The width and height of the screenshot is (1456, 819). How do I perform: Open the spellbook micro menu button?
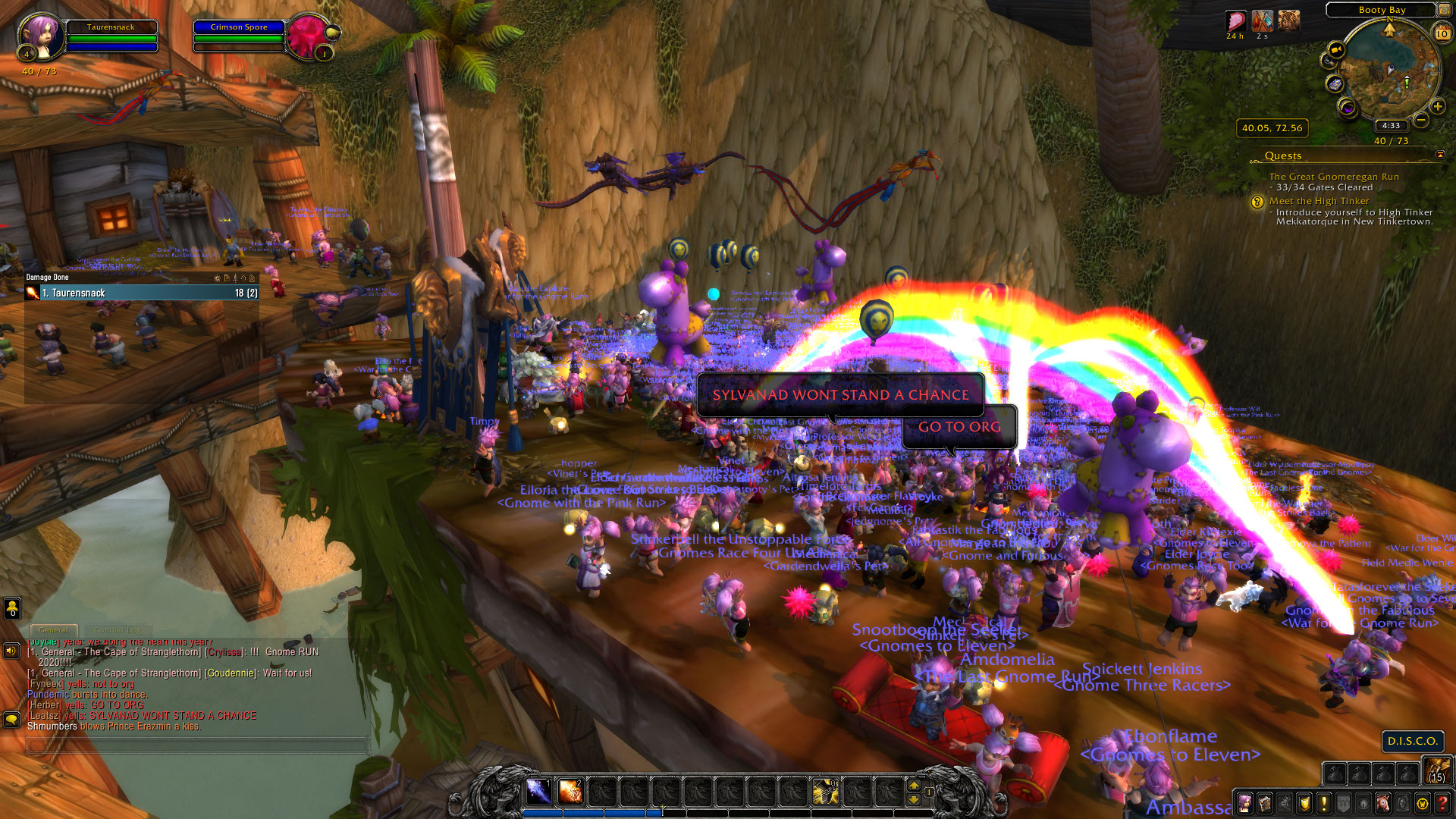pyautogui.click(x=1264, y=803)
